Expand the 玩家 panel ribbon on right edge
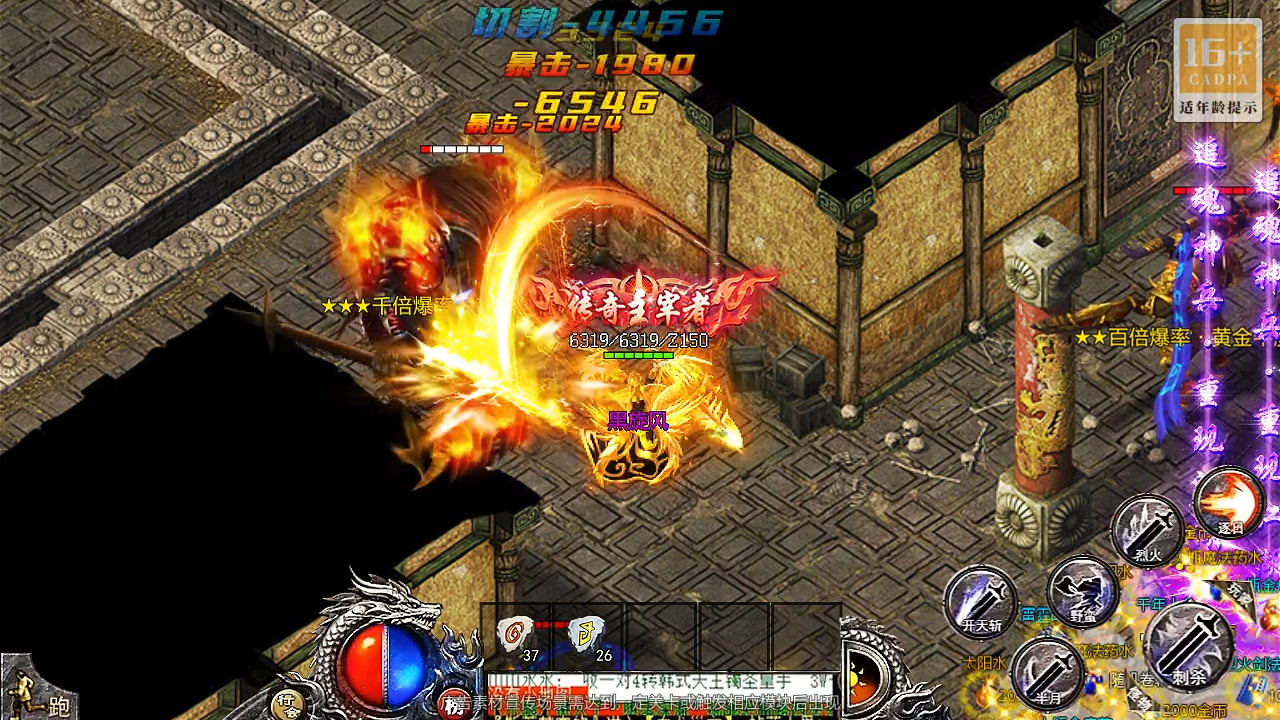1280x720 pixels. [x=1238, y=592]
